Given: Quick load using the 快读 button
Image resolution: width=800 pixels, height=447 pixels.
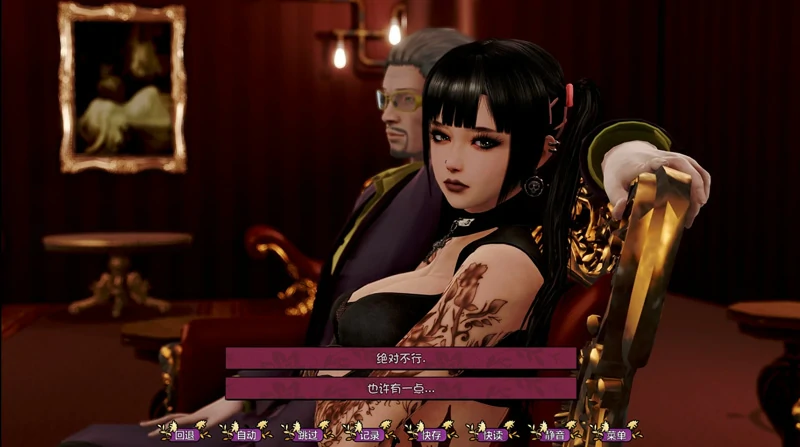Looking at the screenshot, I should tap(493, 434).
